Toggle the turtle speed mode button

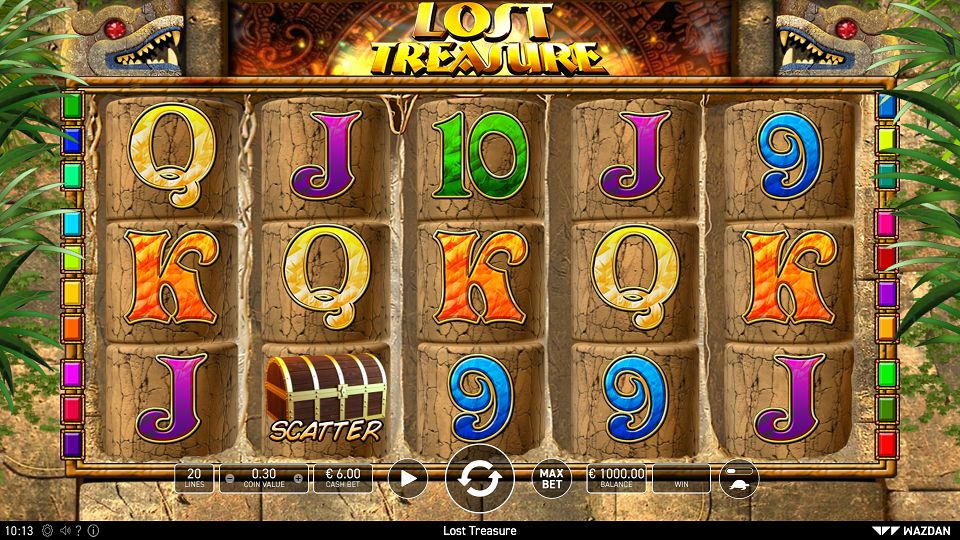pos(738,479)
